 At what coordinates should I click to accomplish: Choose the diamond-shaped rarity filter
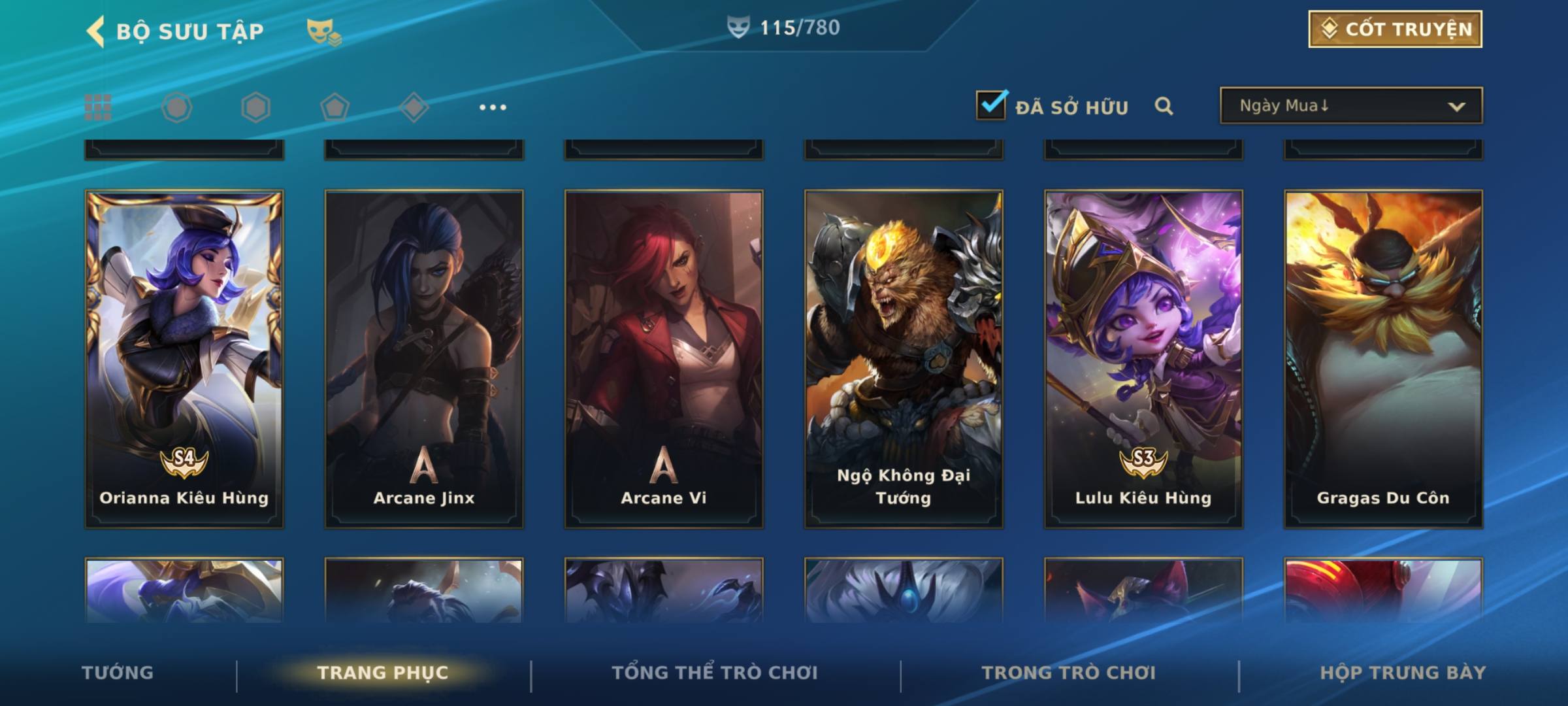tap(414, 107)
